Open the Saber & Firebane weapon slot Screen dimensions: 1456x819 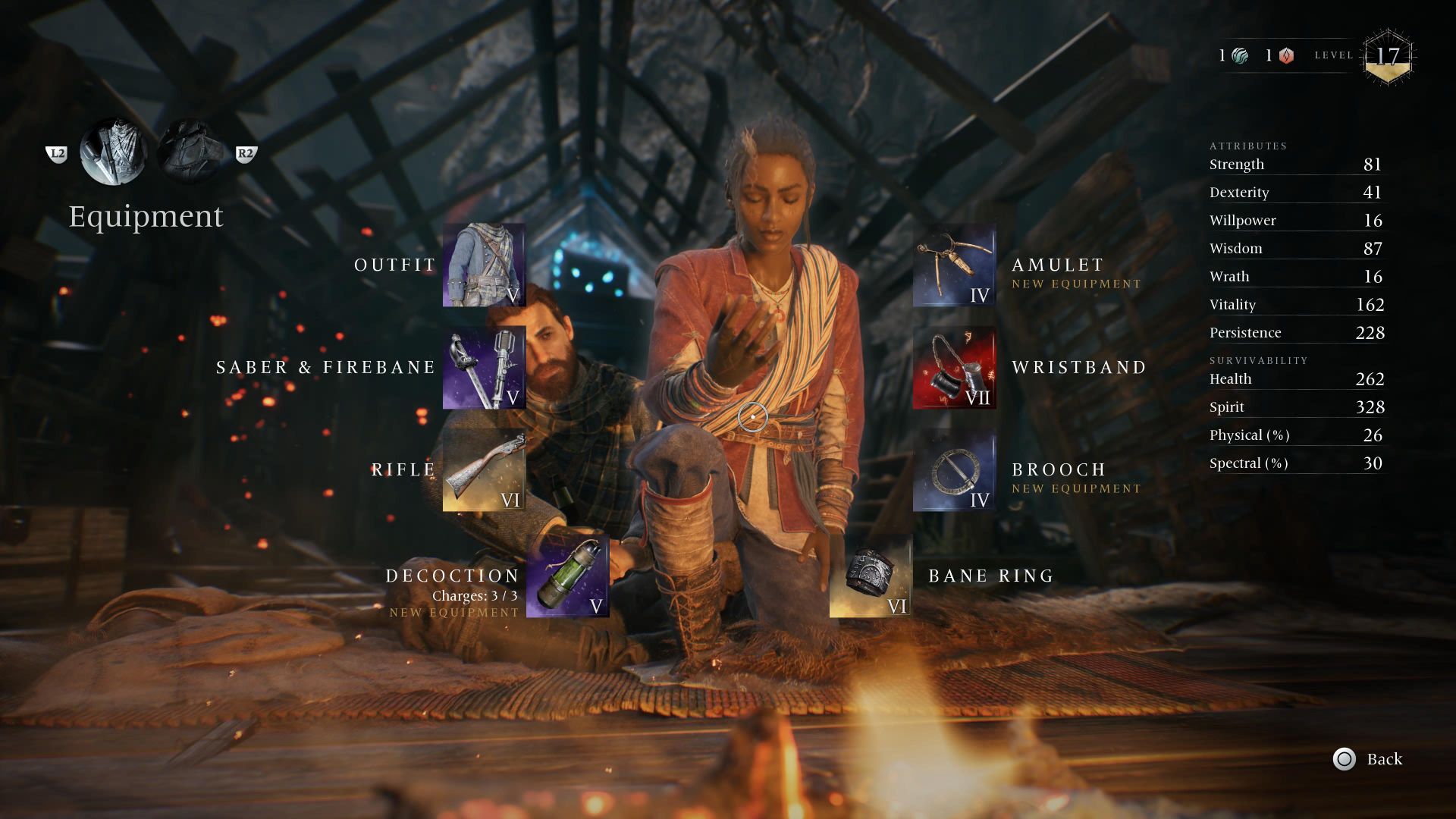tap(484, 367)
